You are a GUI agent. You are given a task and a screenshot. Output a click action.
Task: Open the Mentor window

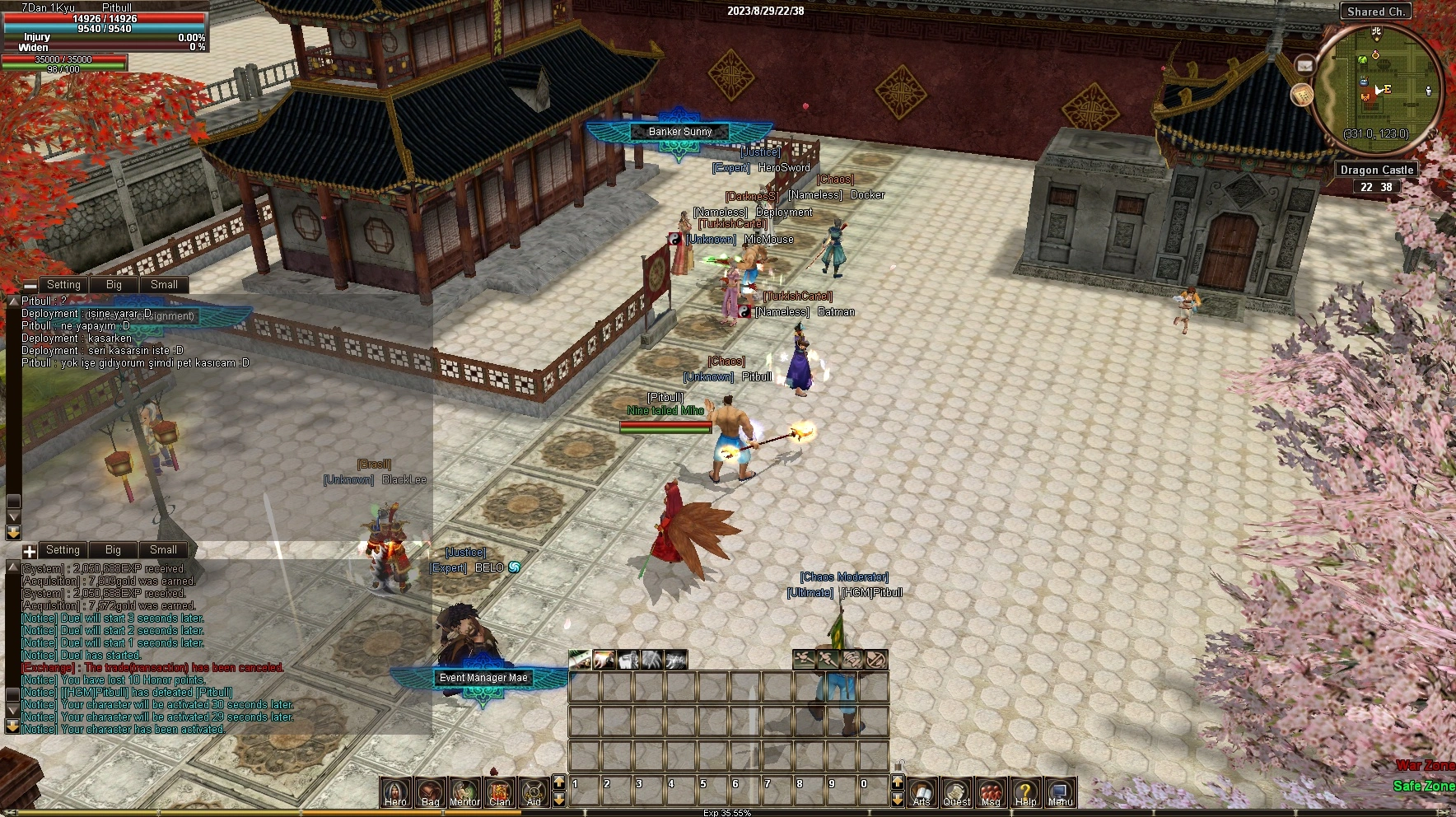(464, 792)
